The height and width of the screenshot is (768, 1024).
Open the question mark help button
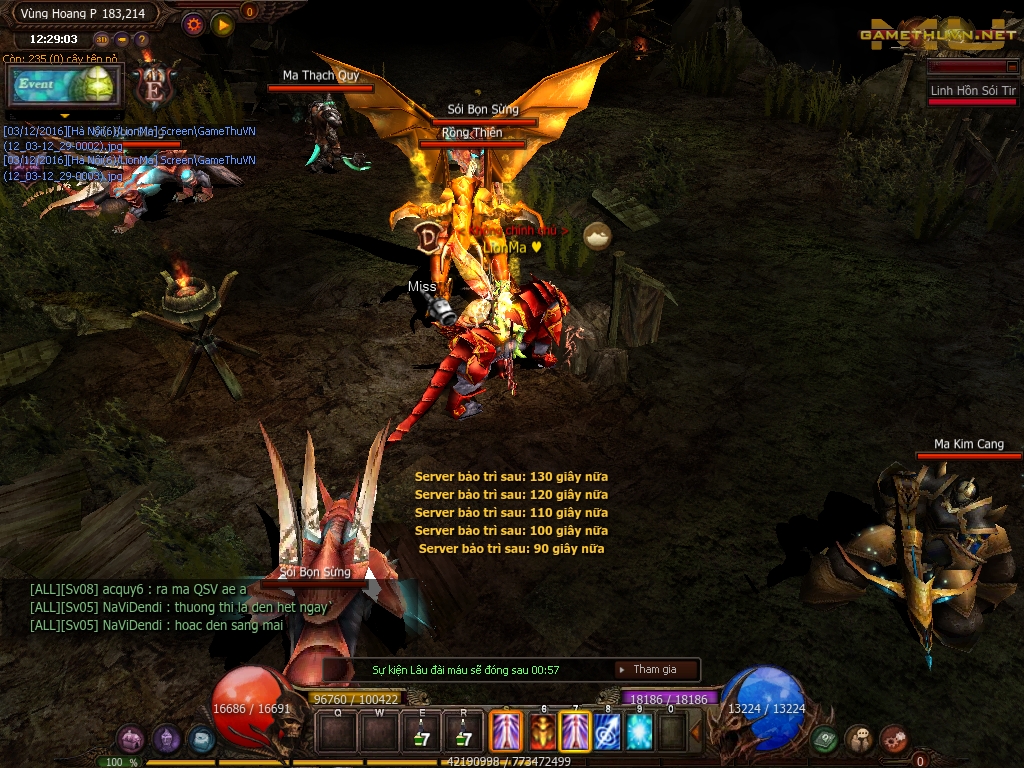click(142, 40)
